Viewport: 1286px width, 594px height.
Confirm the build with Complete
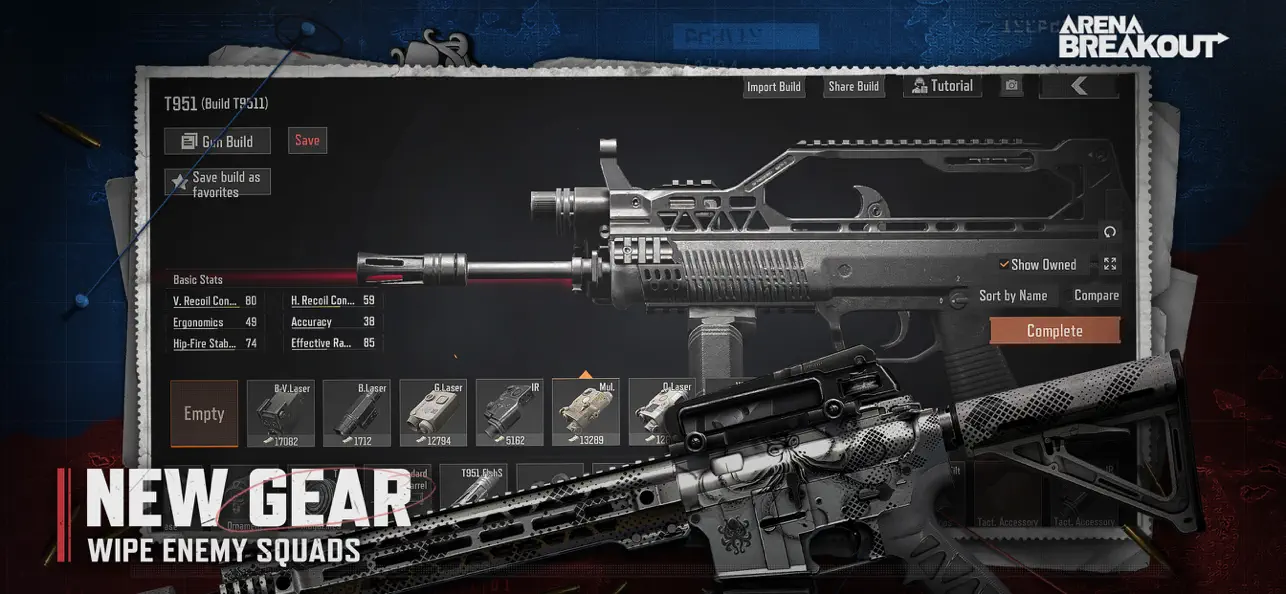tap(1054, 331)
